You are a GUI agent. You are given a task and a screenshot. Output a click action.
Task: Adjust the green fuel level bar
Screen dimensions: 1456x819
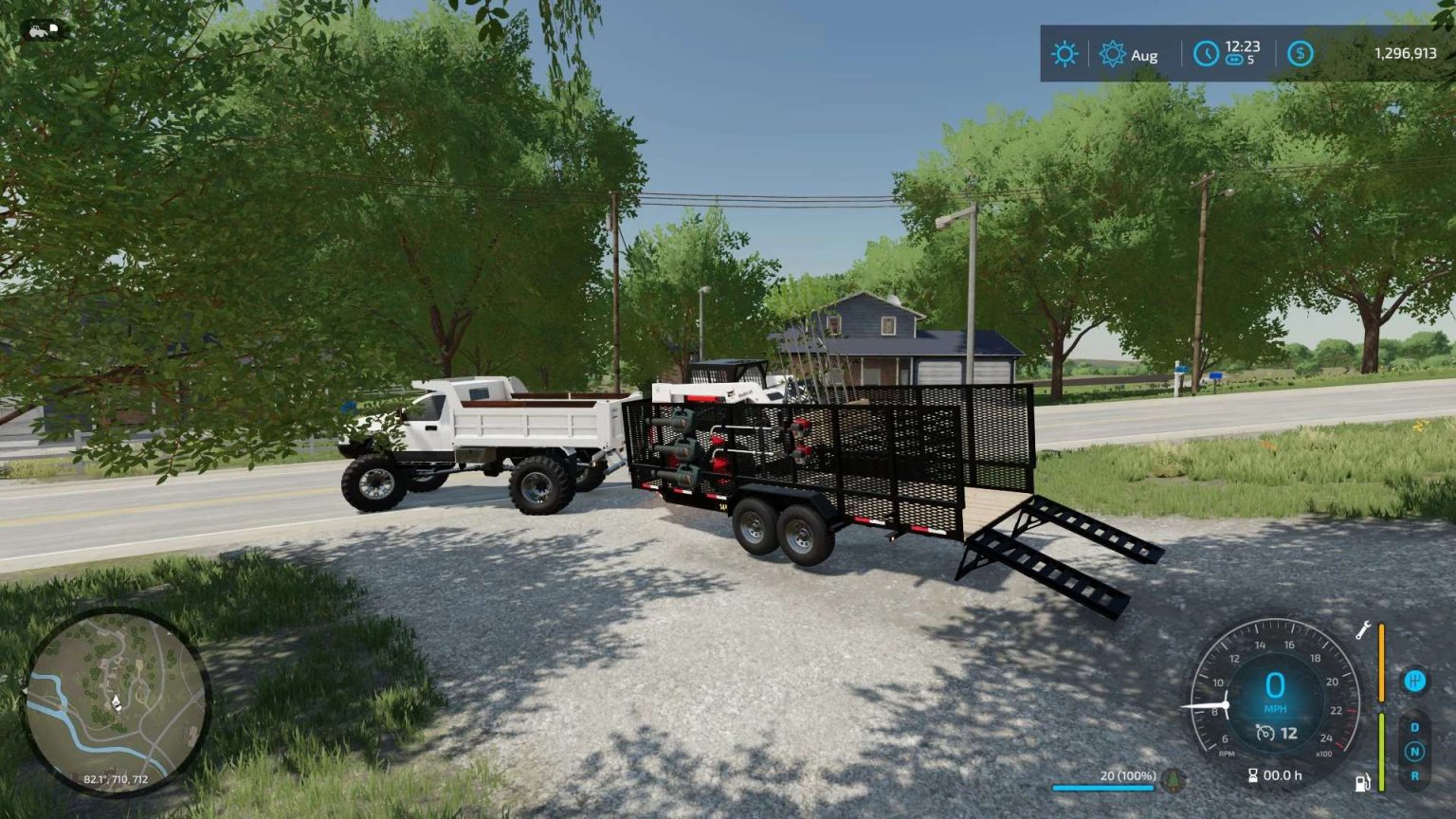click(1382, 752)
